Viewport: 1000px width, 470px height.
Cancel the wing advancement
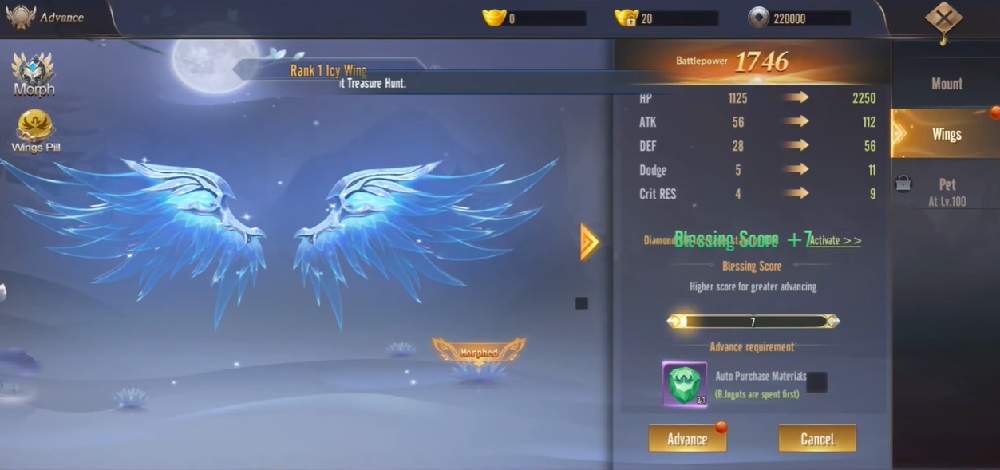[817, 439]
